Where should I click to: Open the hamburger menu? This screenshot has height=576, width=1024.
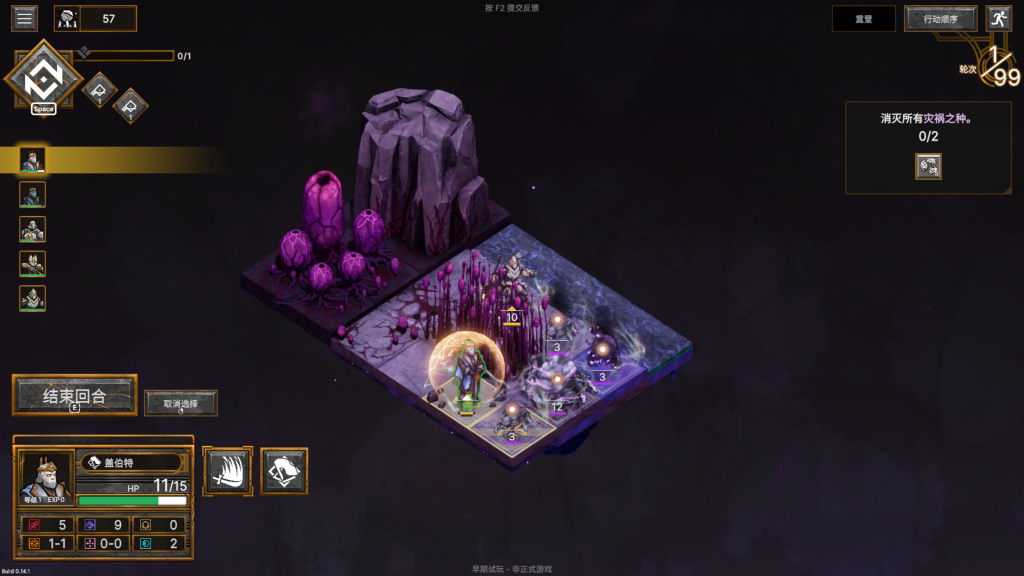click(25, 18)
